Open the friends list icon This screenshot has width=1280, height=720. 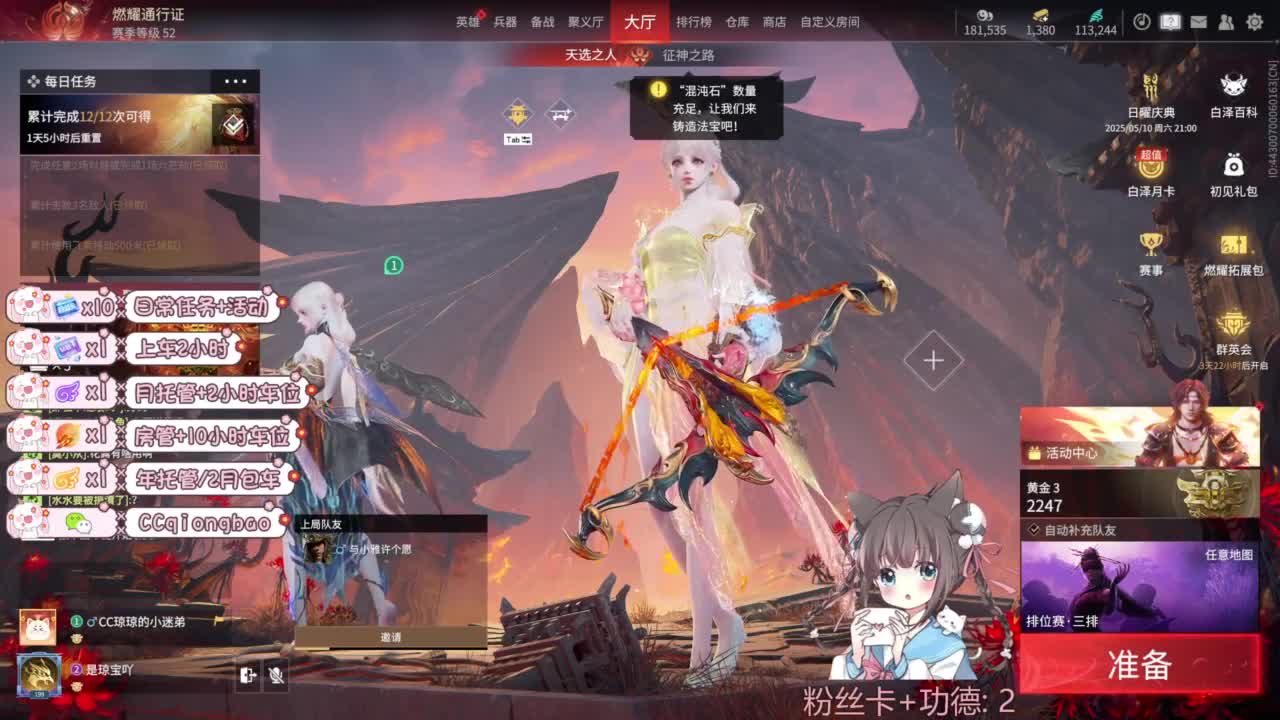coord(1227,20)
